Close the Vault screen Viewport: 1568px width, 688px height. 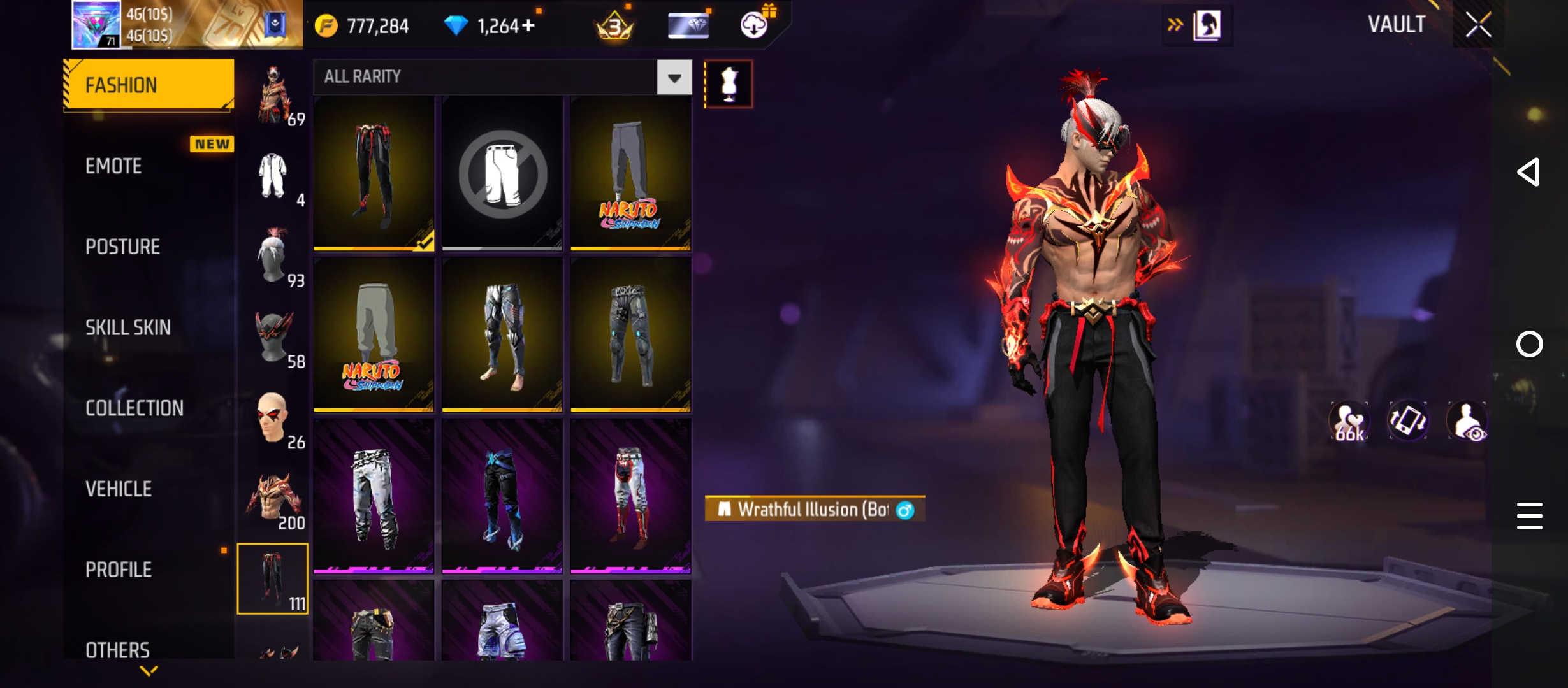(x=1477, y=25)
